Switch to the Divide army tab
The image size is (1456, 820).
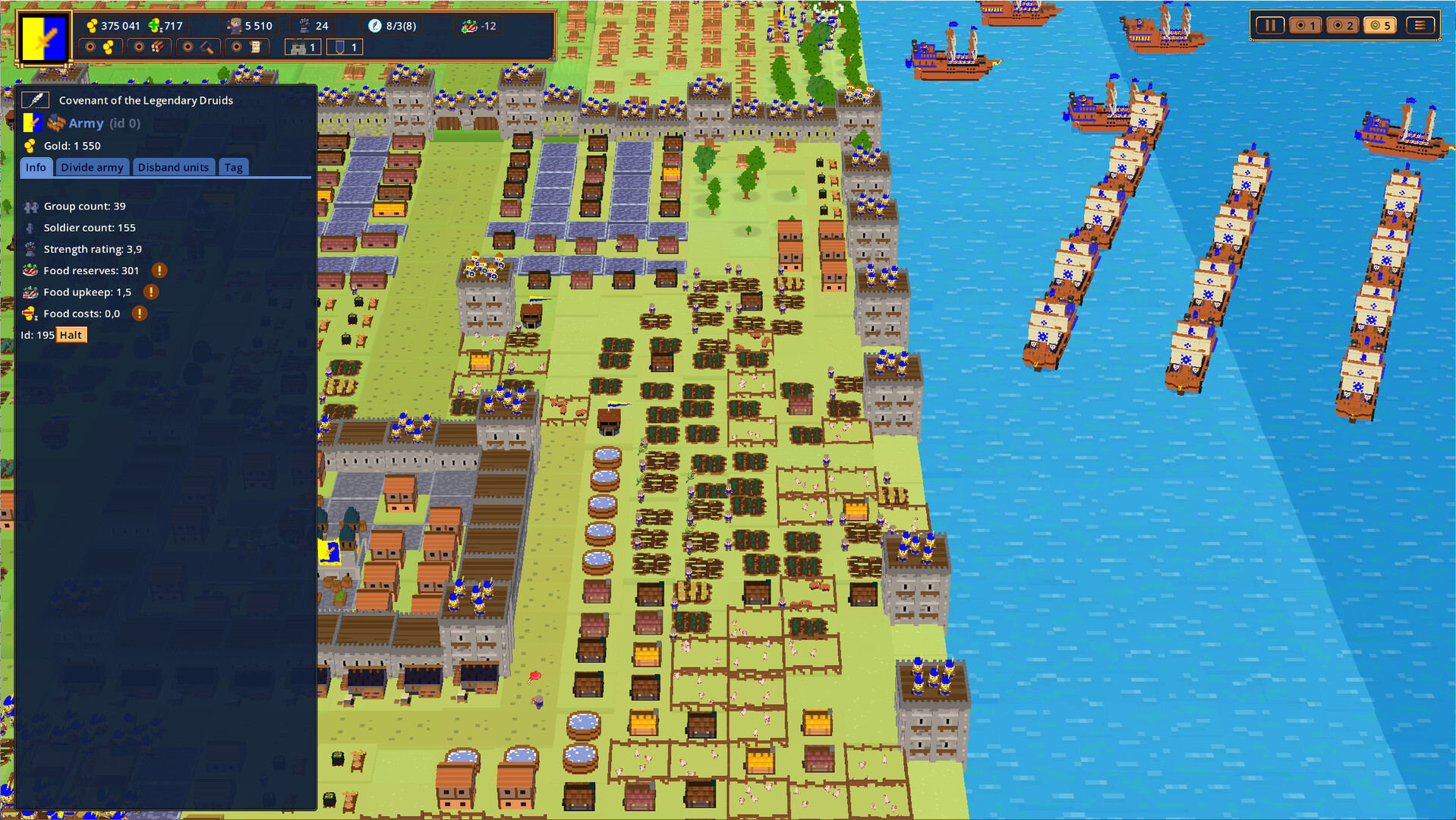tap(92, 166)
